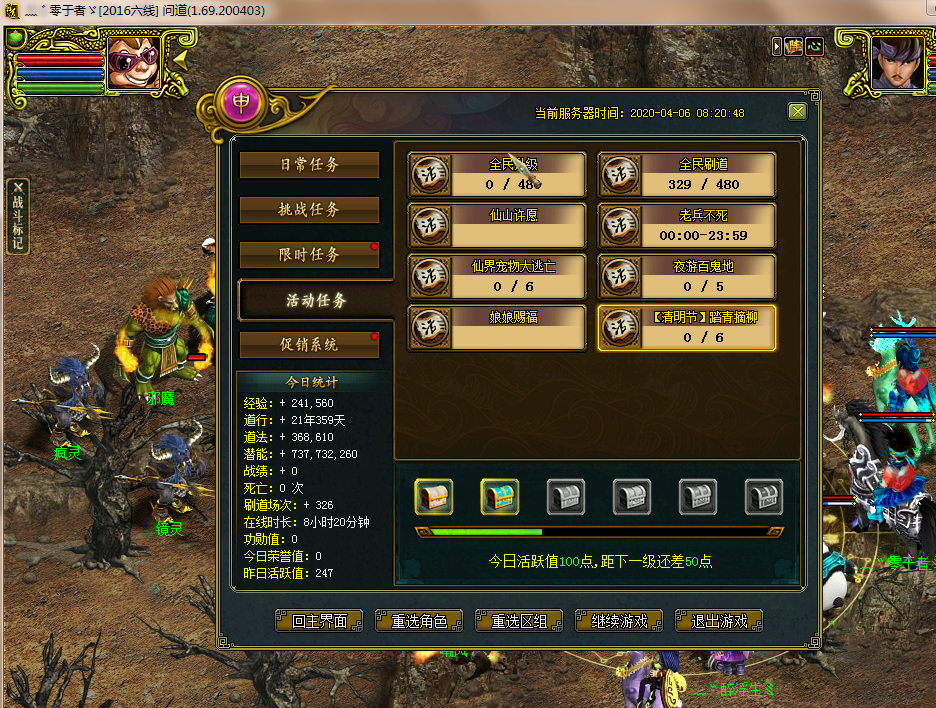Close the activity panel with the X
This screenshot has width=936, height=708.
click(x=797, y=112)
